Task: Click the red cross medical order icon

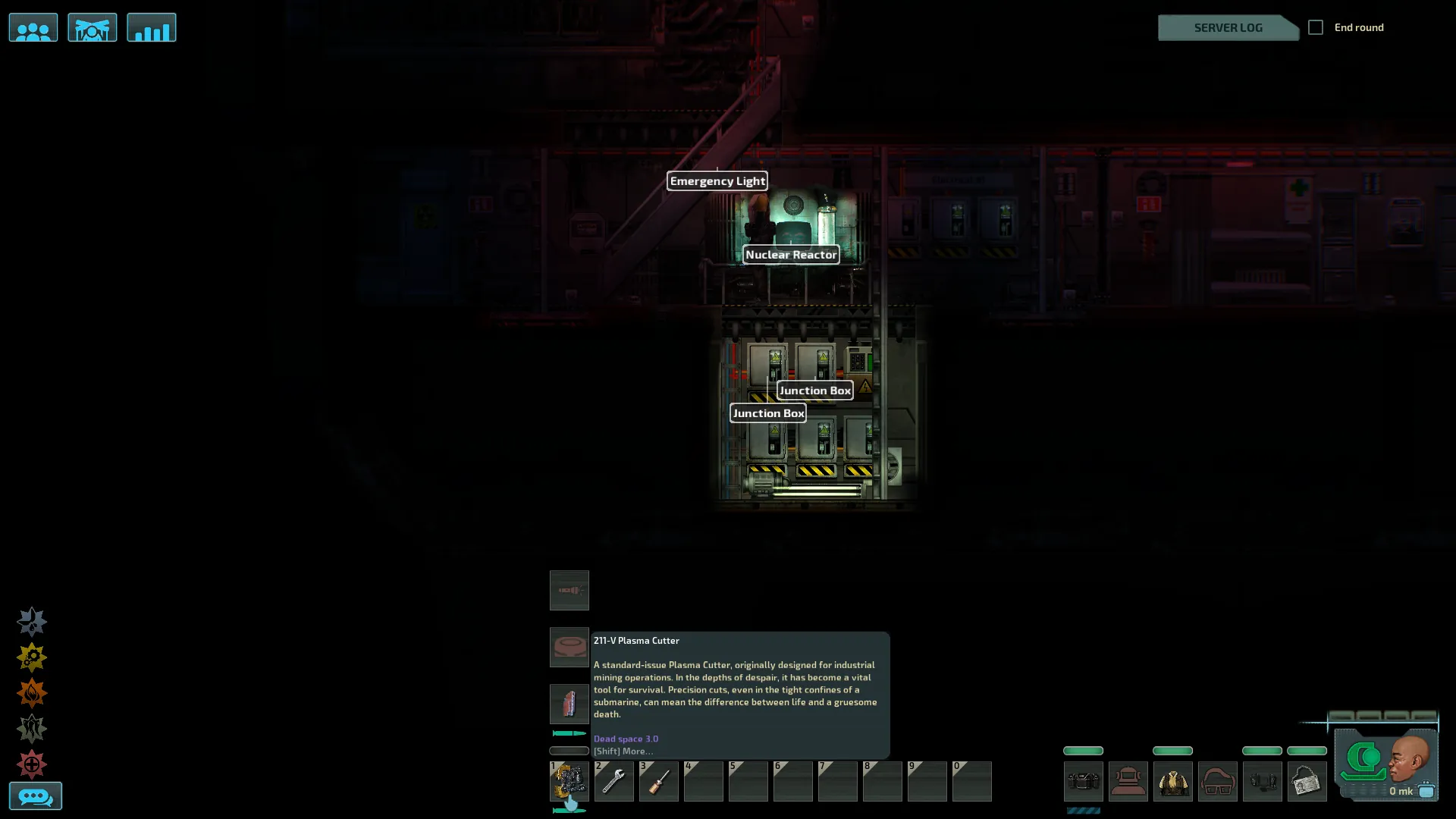Action: [32, 764]
